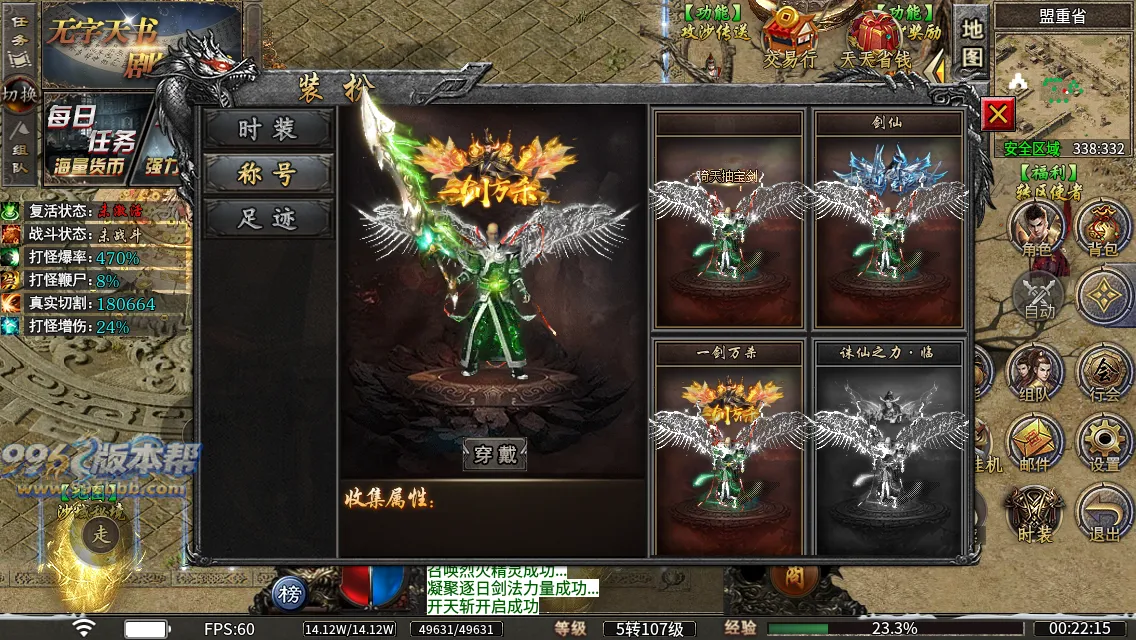The image size is (1136, 640).
Task: Open the 角色 character icon
Action: tap(1037, 228)
